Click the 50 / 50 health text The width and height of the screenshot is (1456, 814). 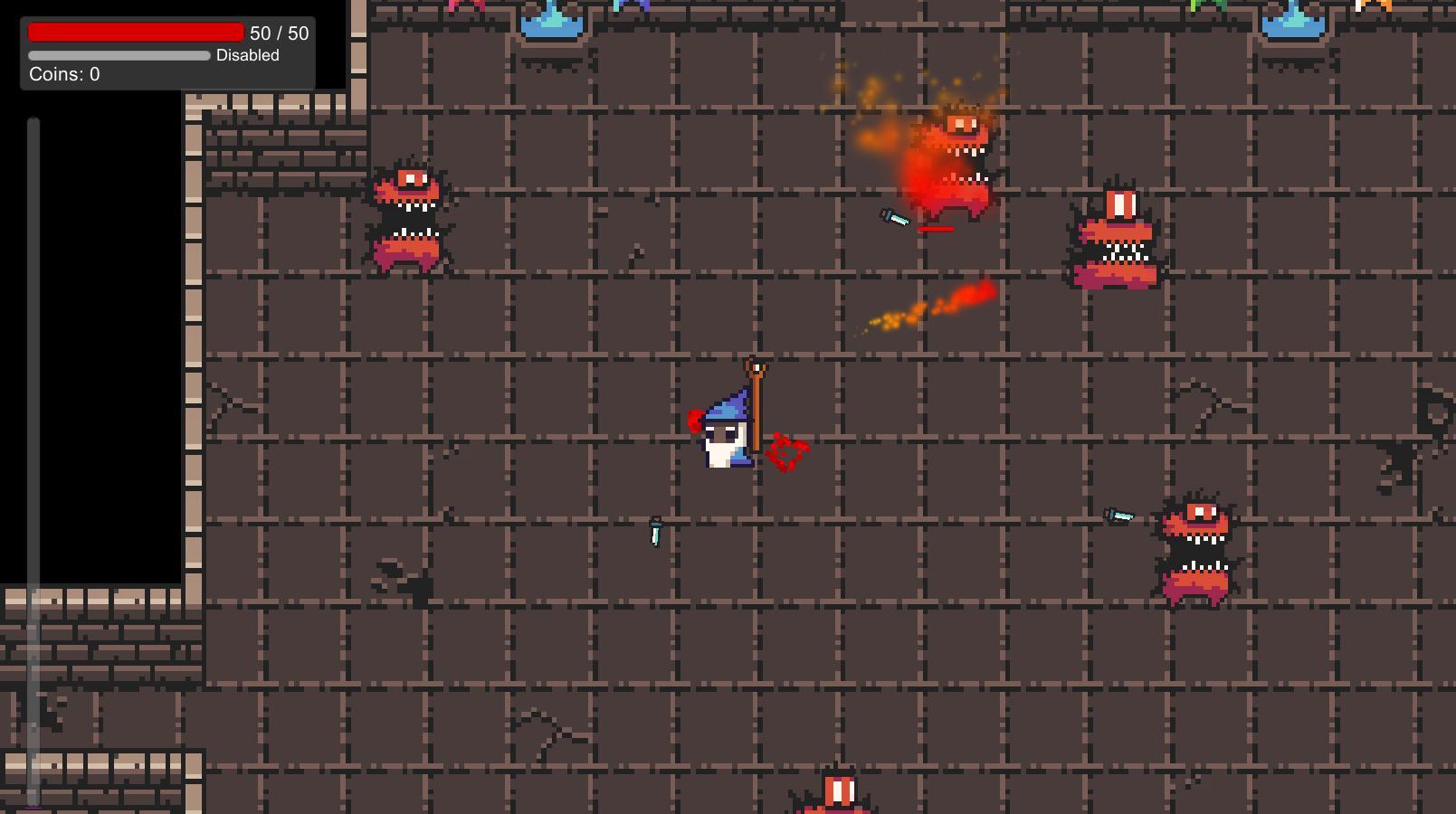[x=280, y=33]
